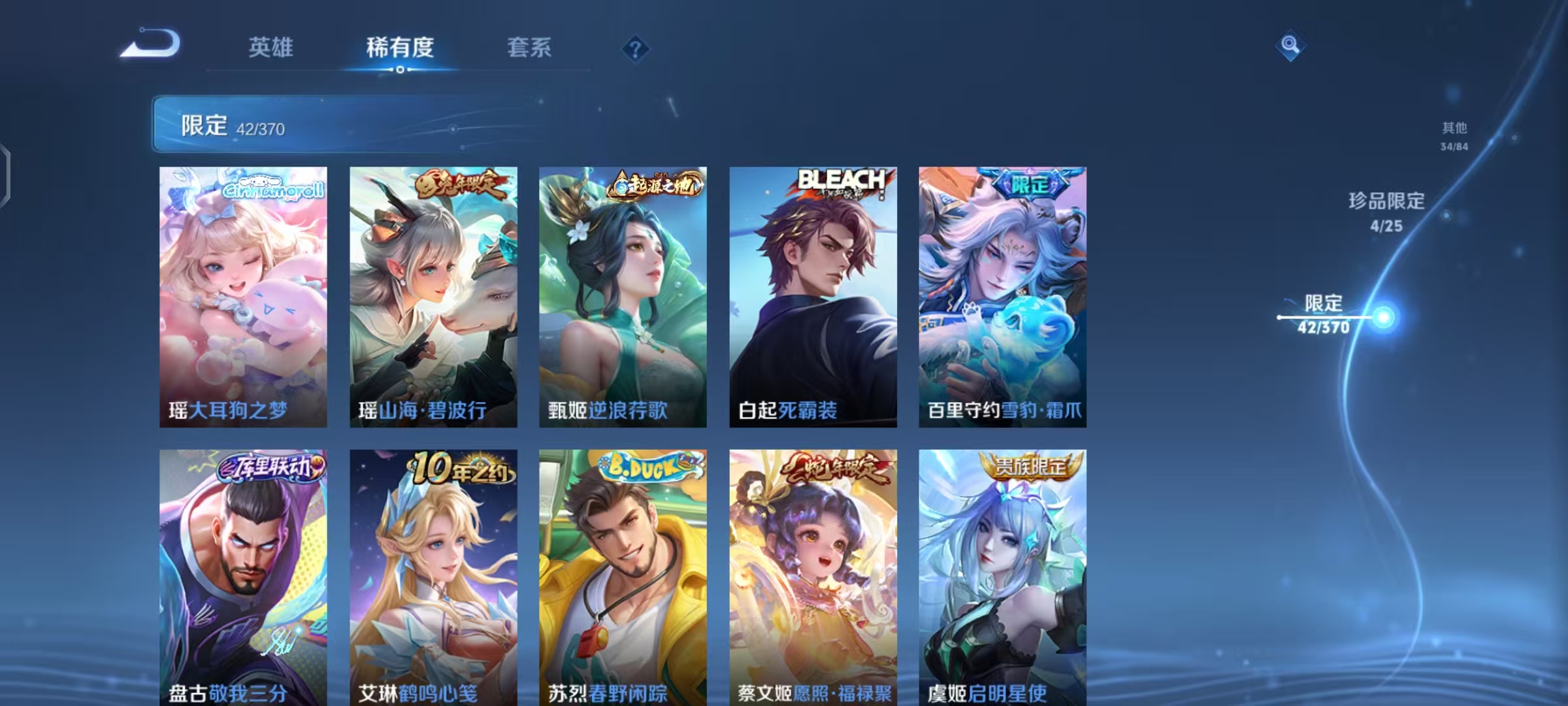Click the 稀有度 tab indicator dot
1568x706 pixels.
click(x=400, y=70)
